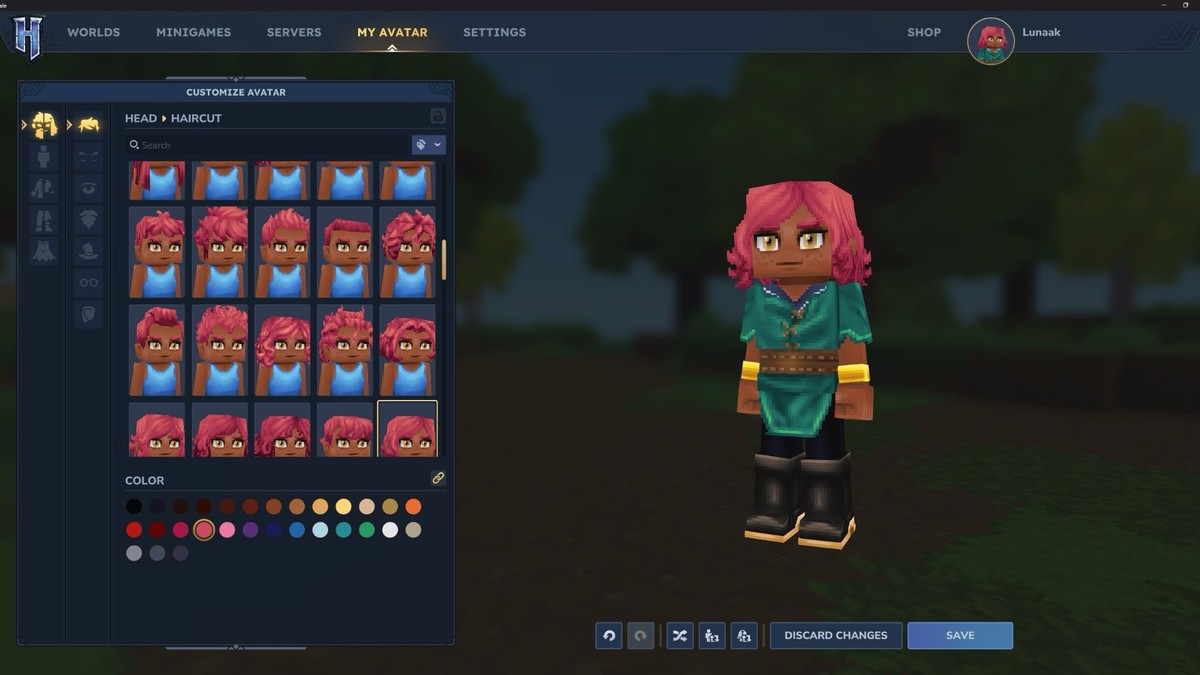Click the Lunaak profile avatar
The height and width of the screenshot is (675, 1200).
pos(991,41)
